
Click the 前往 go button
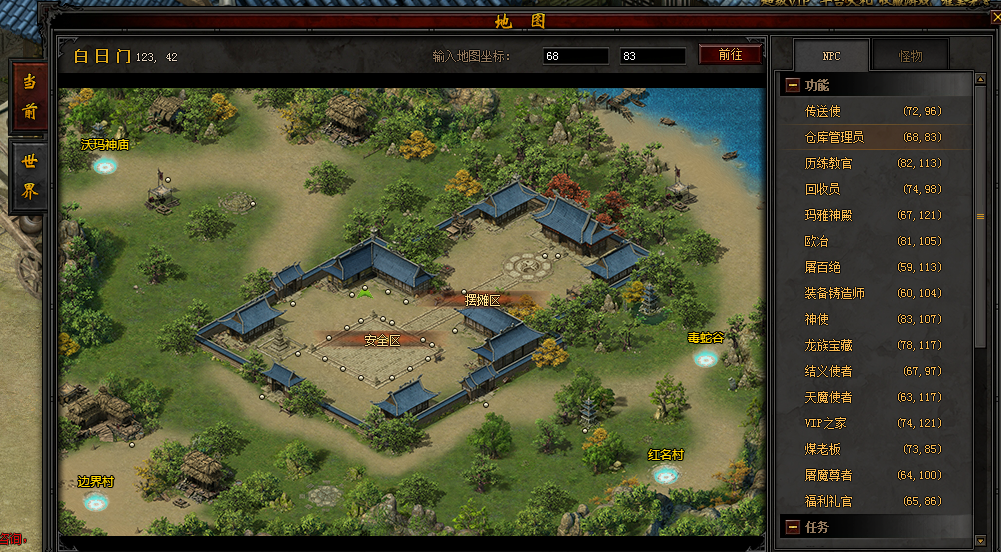[x=730, y=55]
